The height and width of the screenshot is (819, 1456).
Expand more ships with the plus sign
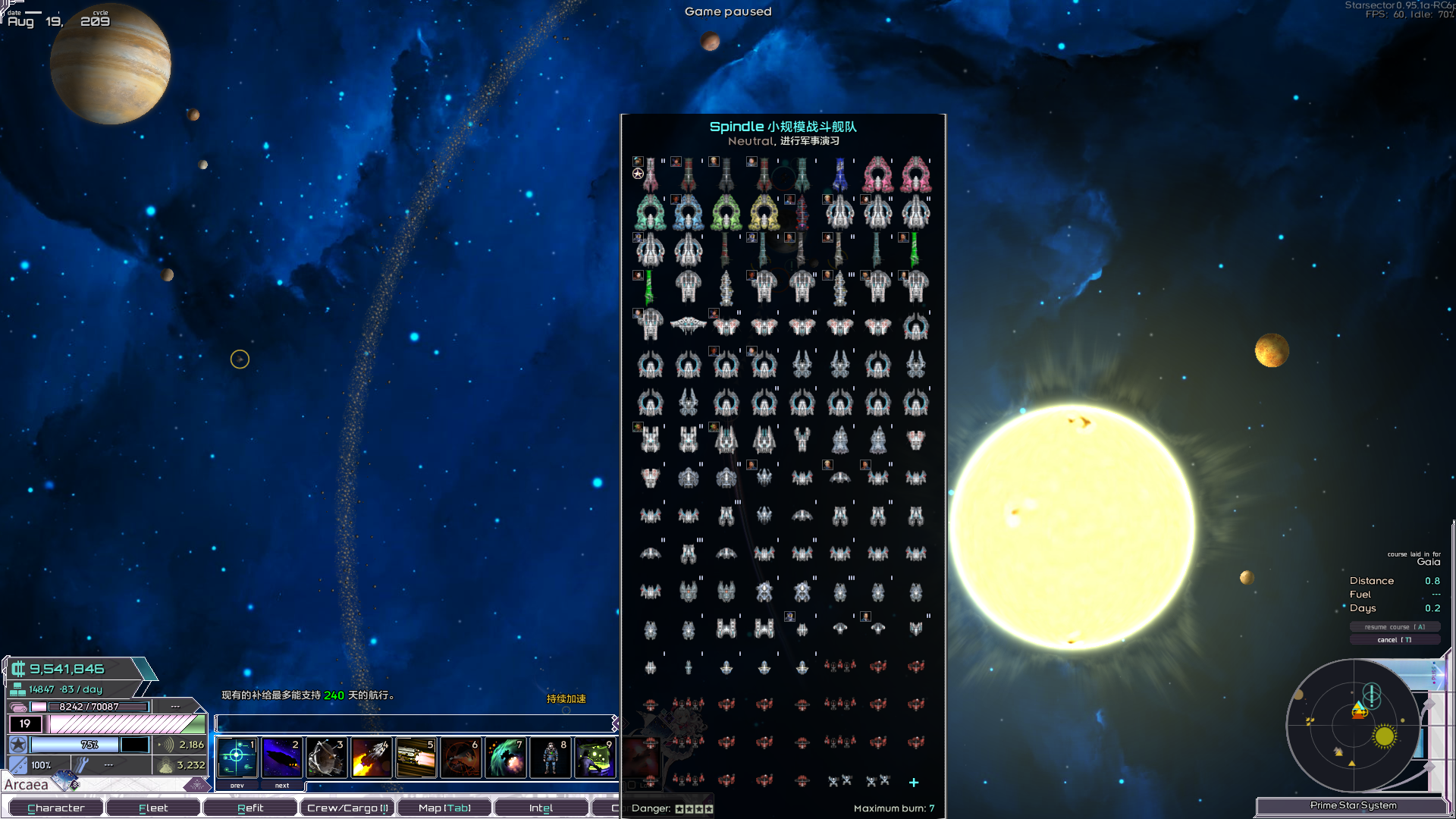[914, 782]
